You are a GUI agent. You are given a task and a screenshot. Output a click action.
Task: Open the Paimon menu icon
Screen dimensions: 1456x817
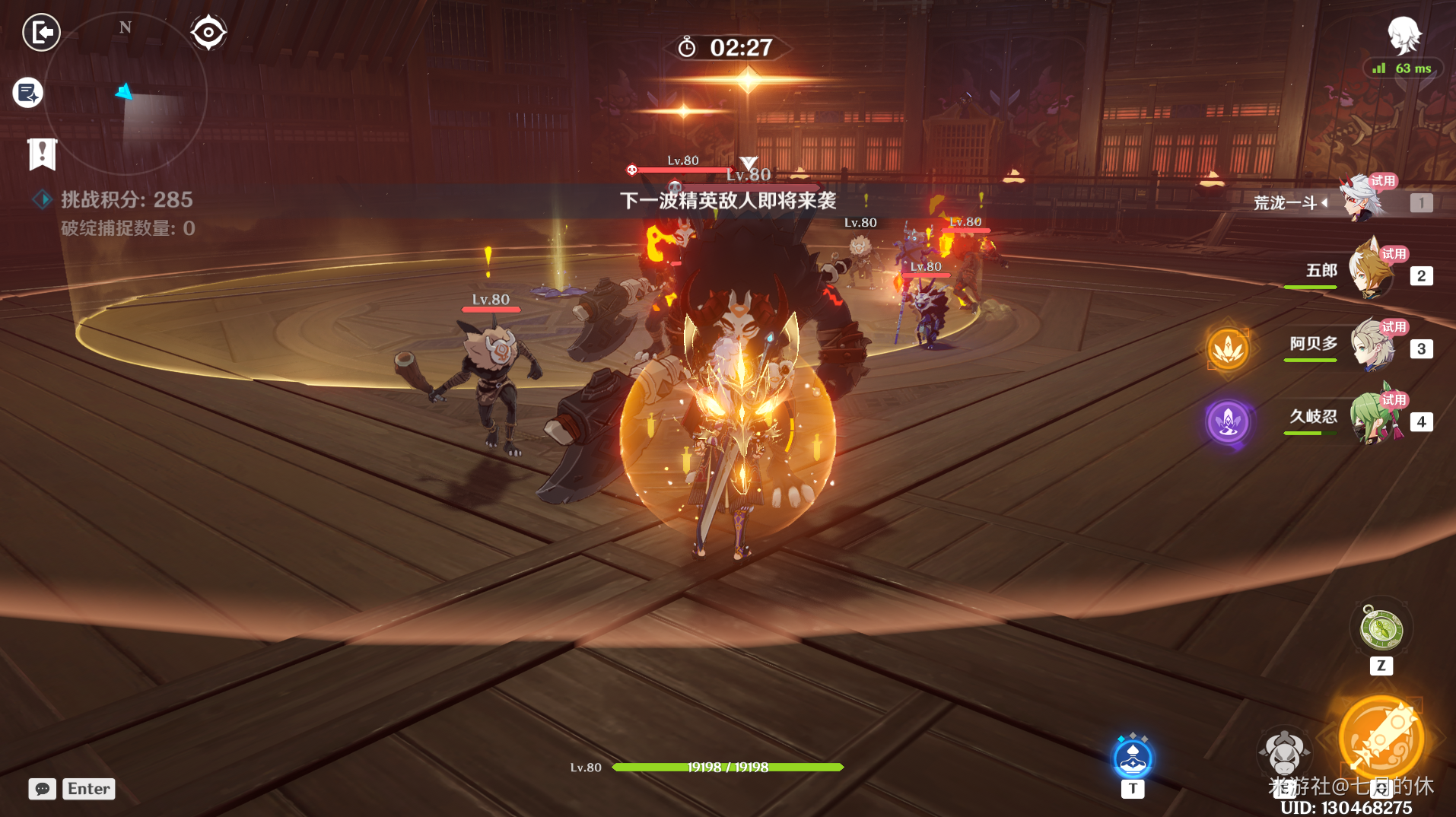(1404, 34)
